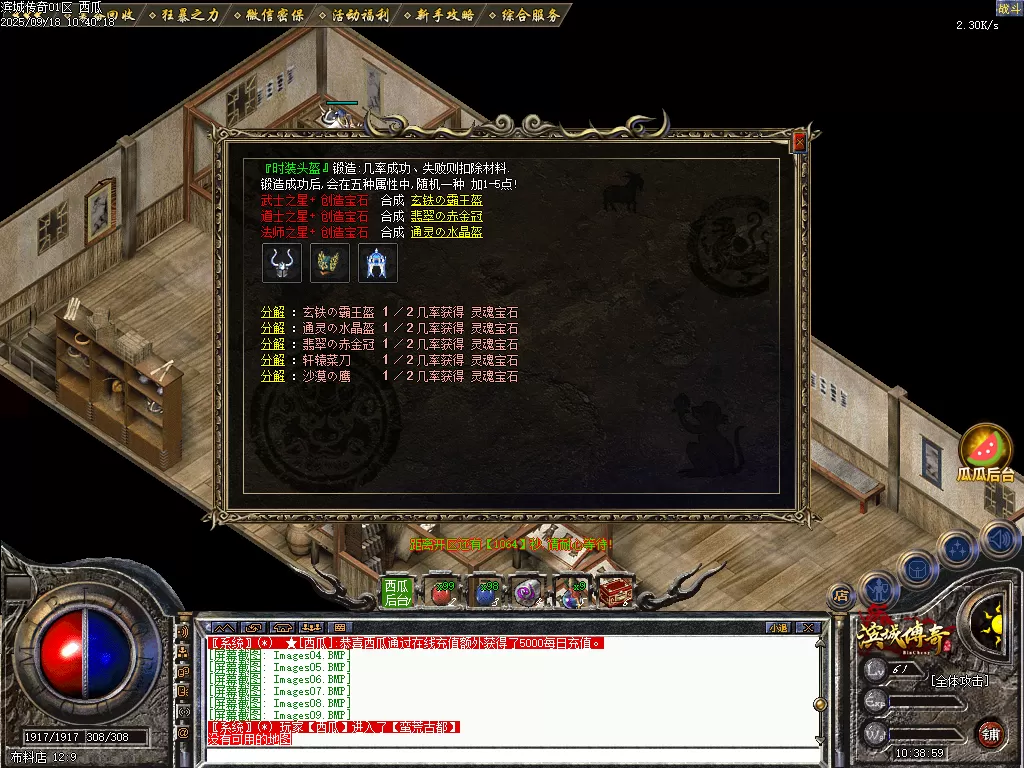Select the blue crystal helmet icon
This screenshot has height=768, width=1024.
[x=378, y=263]
